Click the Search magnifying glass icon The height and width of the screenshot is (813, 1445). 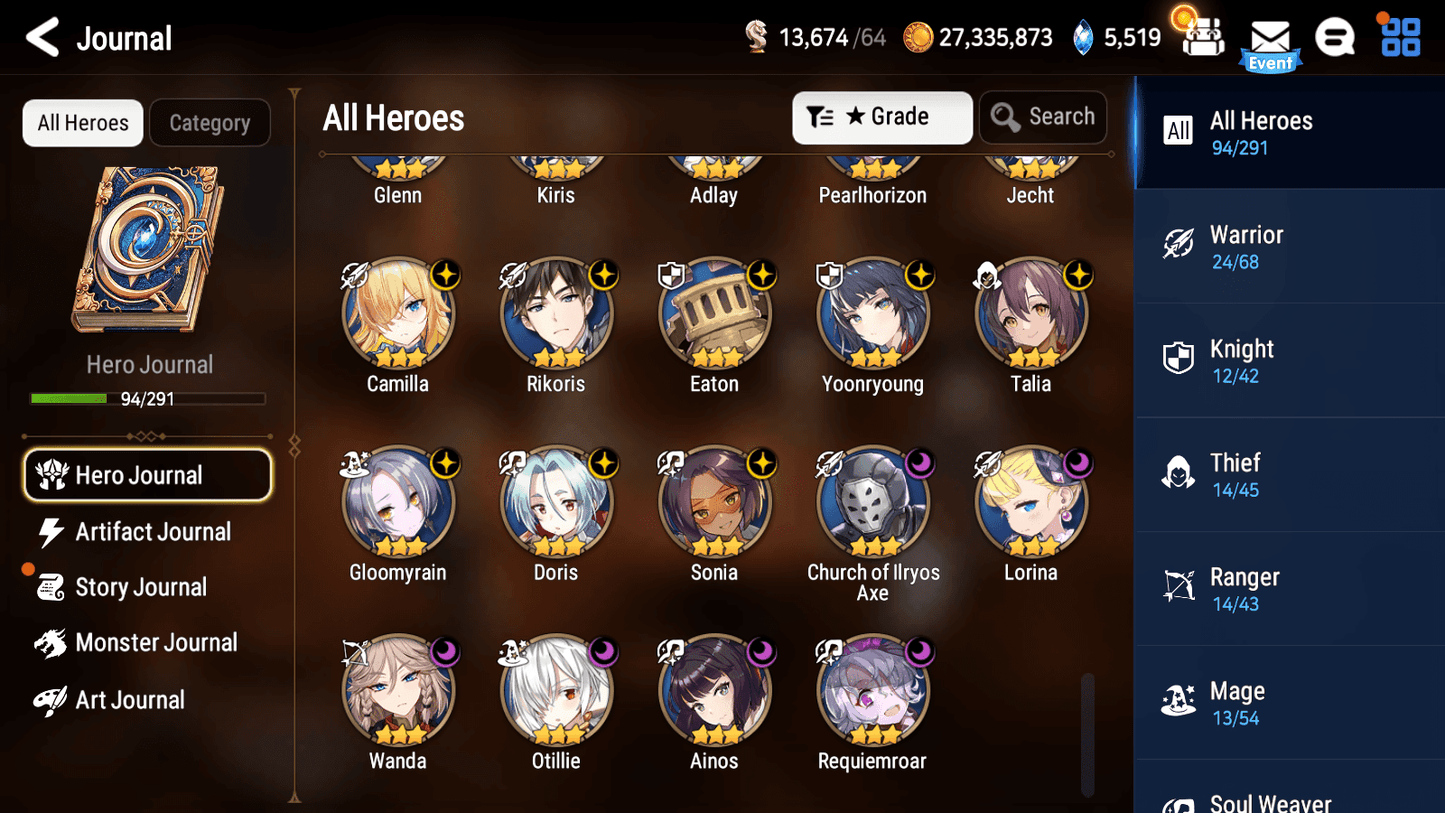(1005, 117)
